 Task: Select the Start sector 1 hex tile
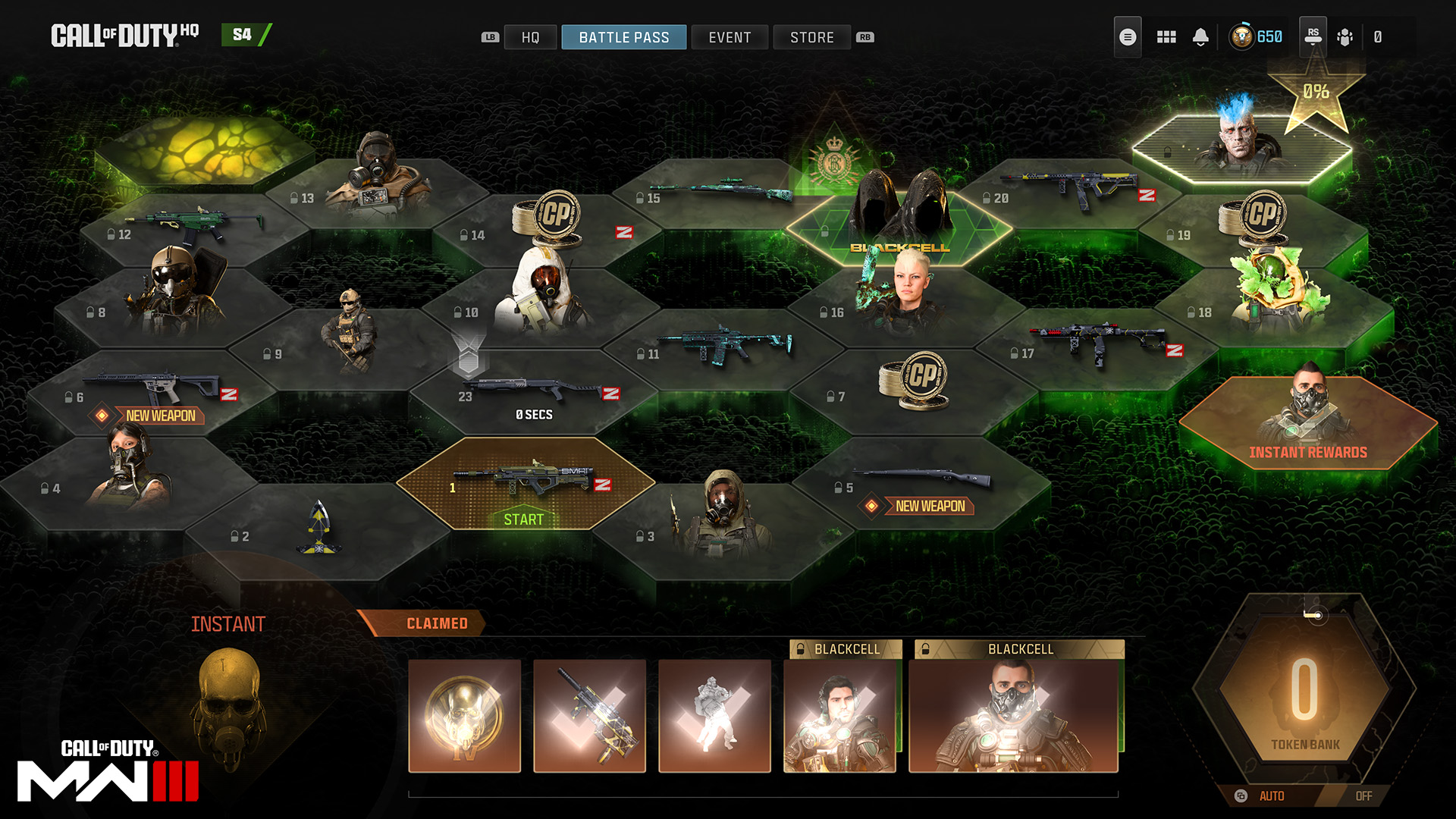[525, 484]
